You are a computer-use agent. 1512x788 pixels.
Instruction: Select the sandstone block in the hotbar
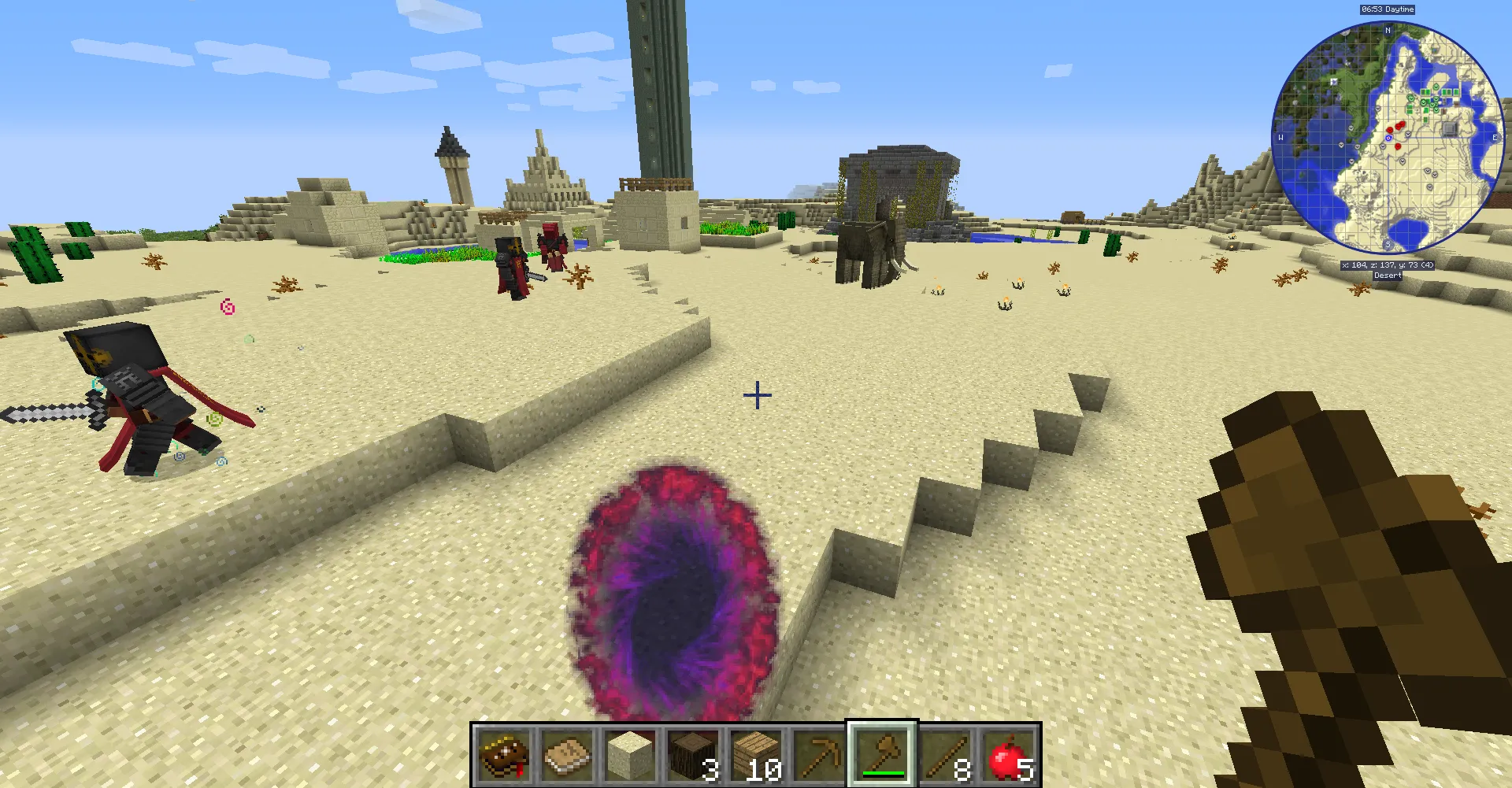pos(630,757)
